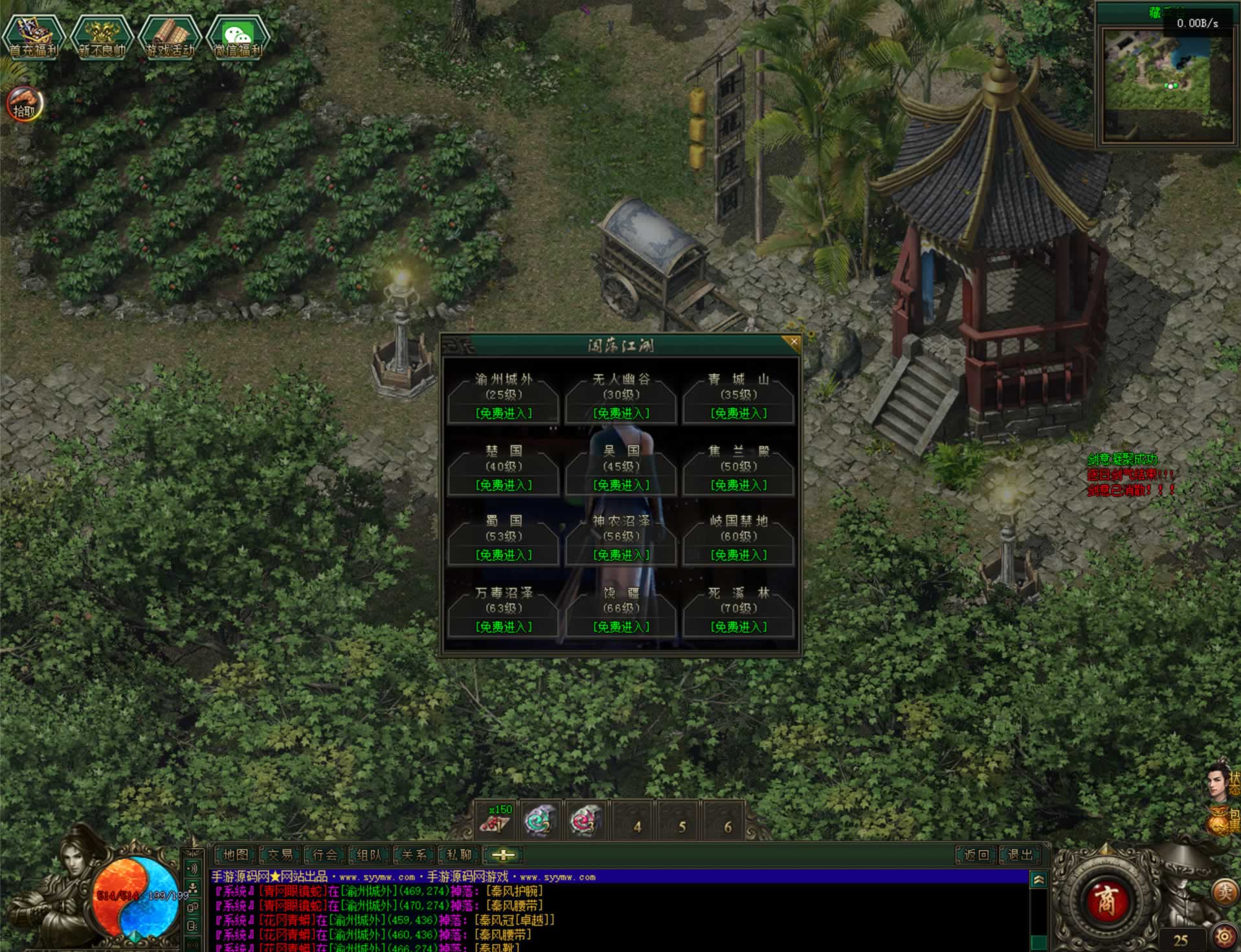Click the 拾取 pickup button
This screenshot has height=952, width=1241.
click(25, 105)
